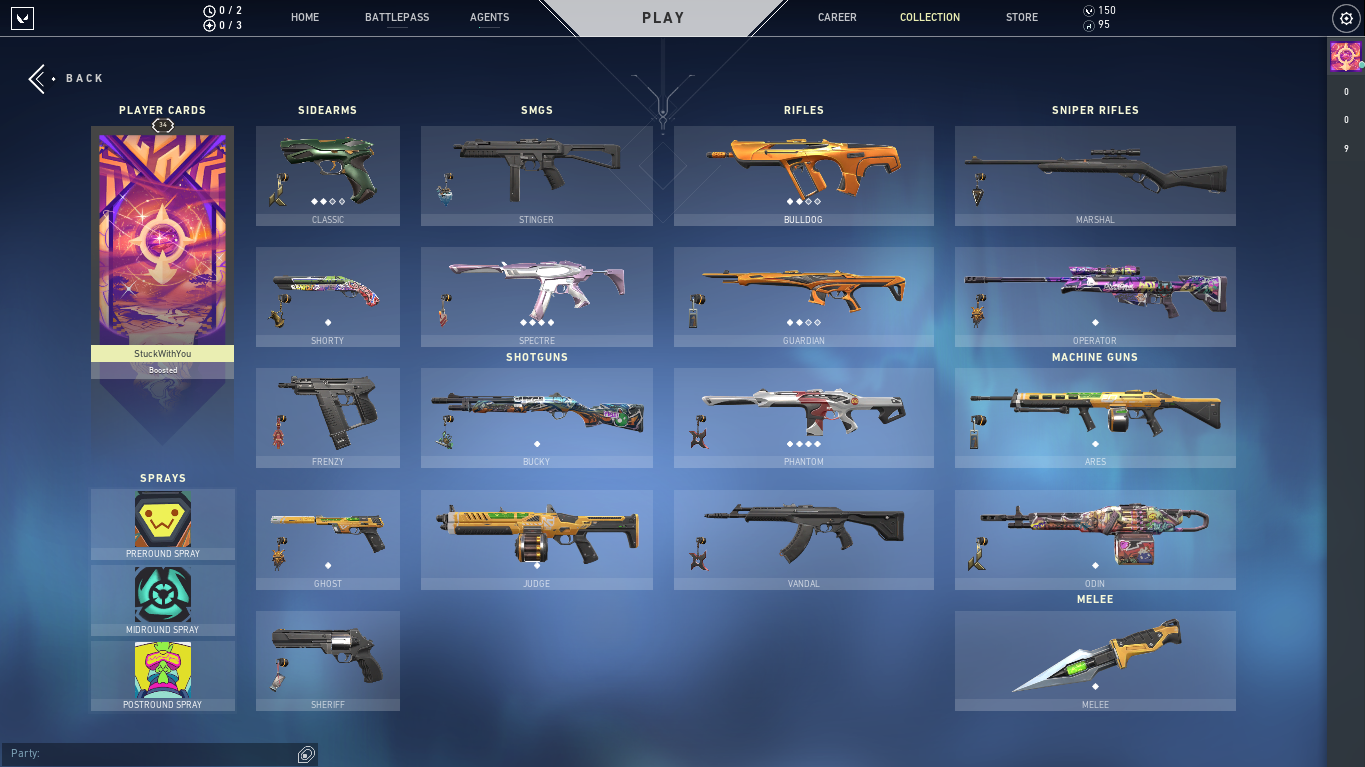Click the StuckWithYou name bar
1365x767 pixels.
[162, 353]
